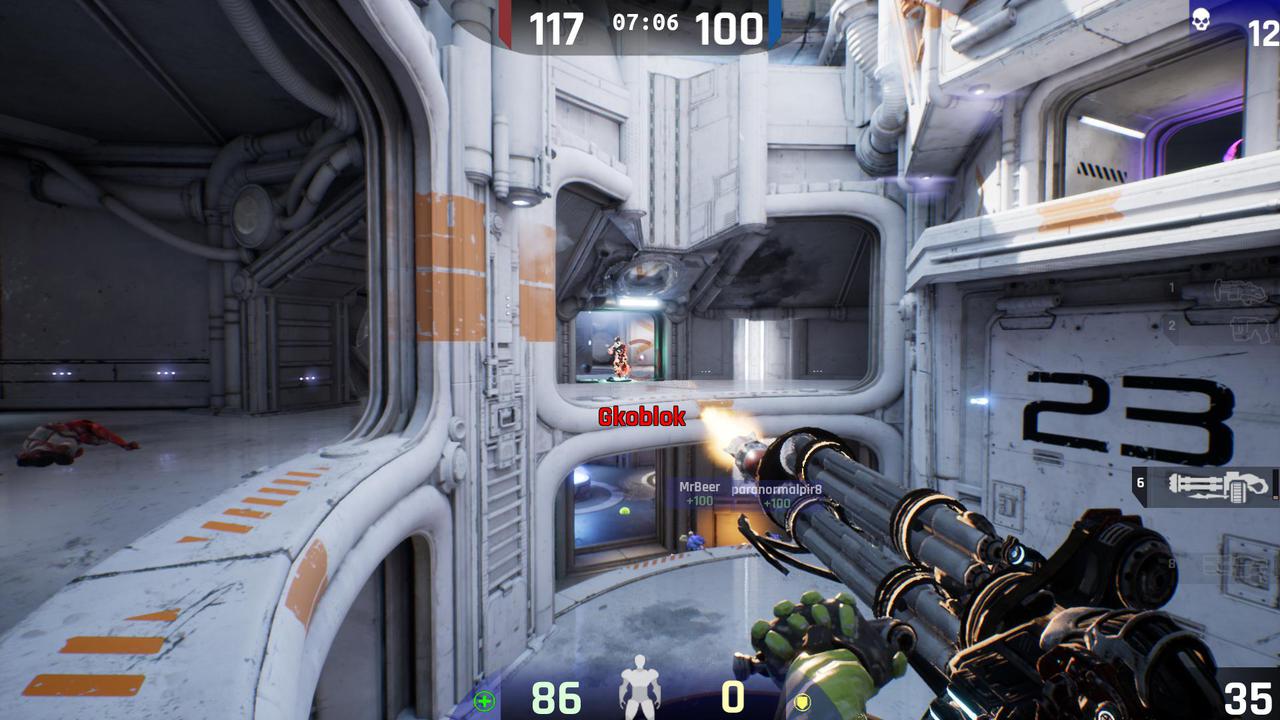1280x720 pixels.
Task: Select the minigun in weapon slot 6
Action: [1216, 486]
